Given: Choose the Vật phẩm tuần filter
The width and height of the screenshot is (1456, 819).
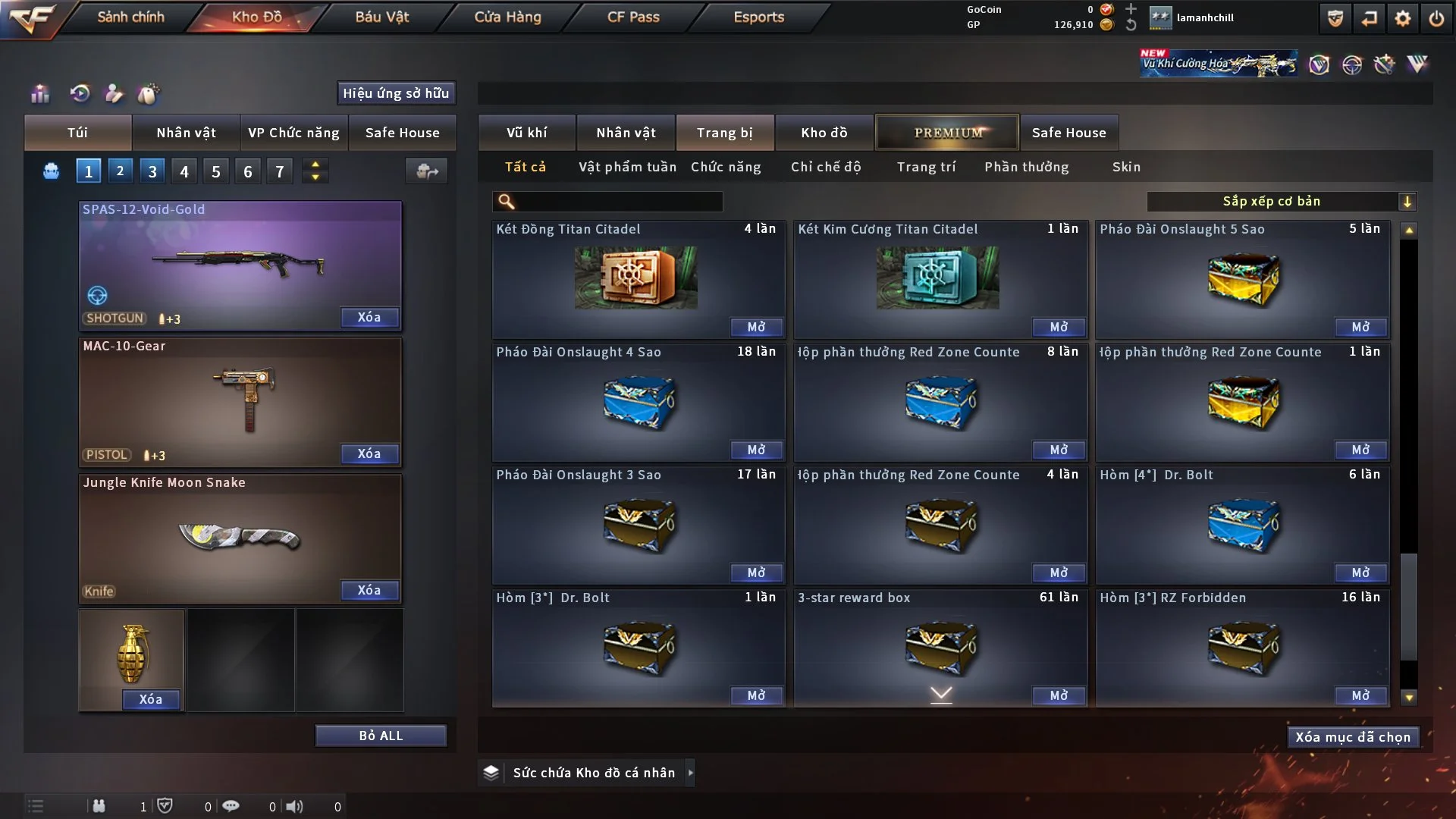Looking at the screenshot, I should point(627,167).
